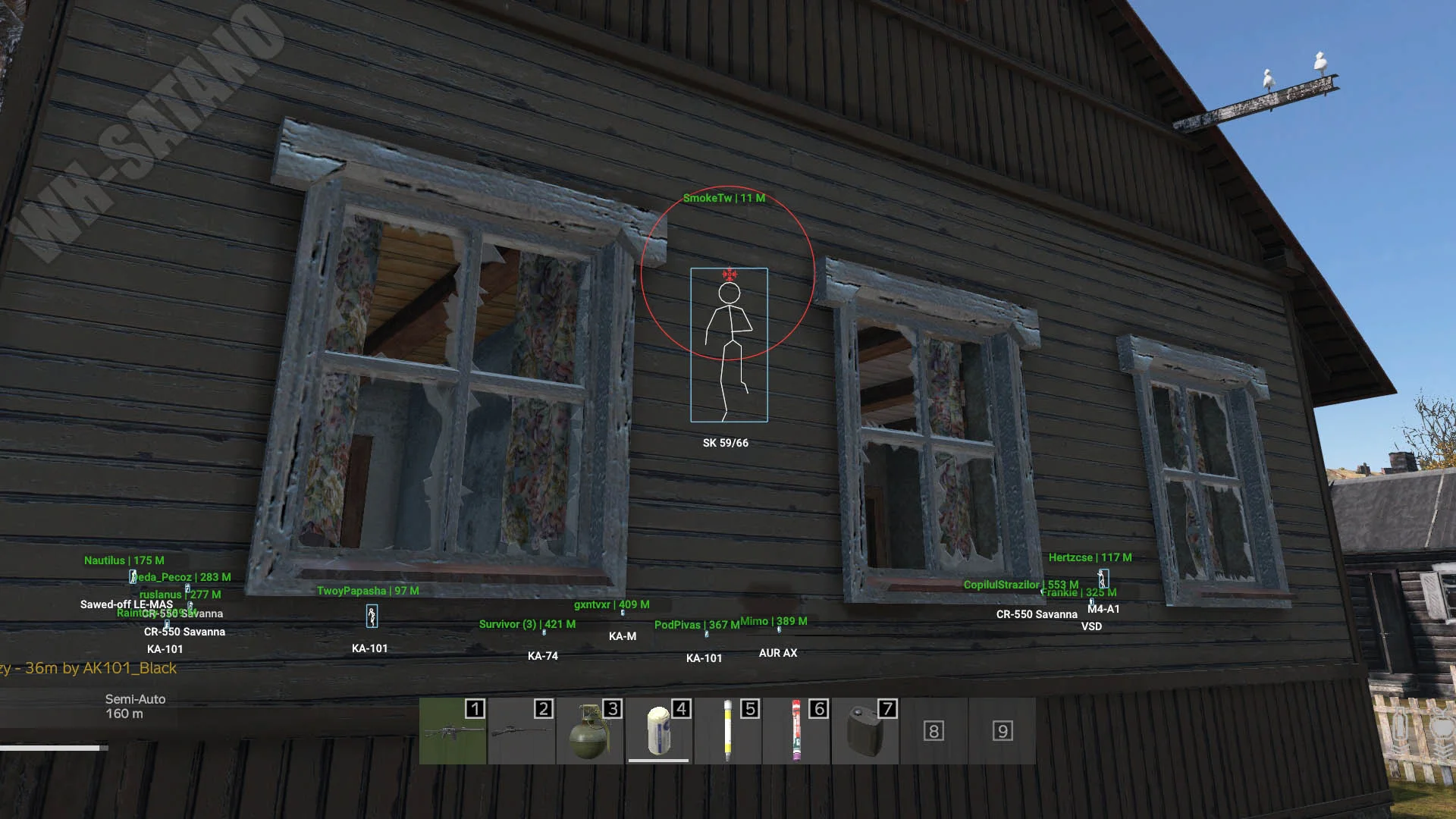Image resolution: width=1456 pixels, height=819 pixels.
Task: Choose the frag grenade in slot 3
Action: pyautogui.click(x=590, y=731)
